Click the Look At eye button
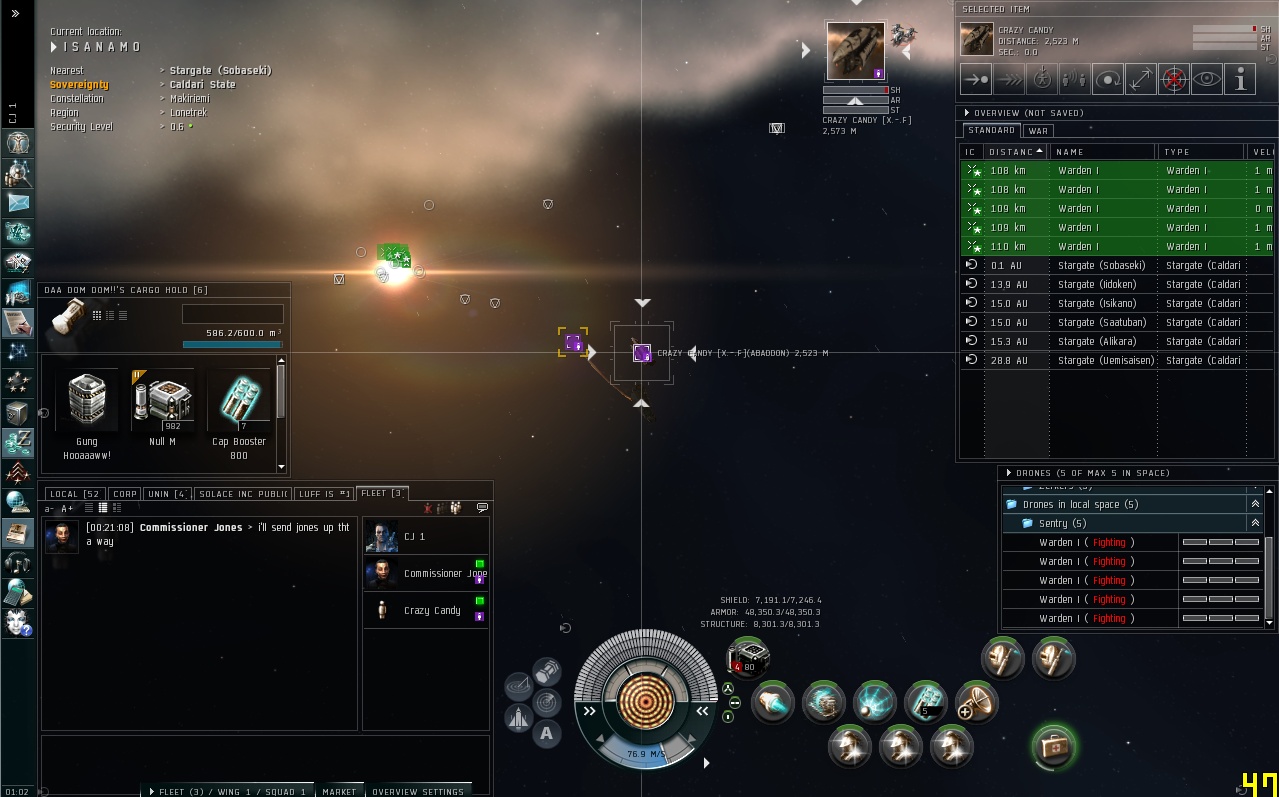The width and height of the screenshot is (1279, 797). 1206,79
